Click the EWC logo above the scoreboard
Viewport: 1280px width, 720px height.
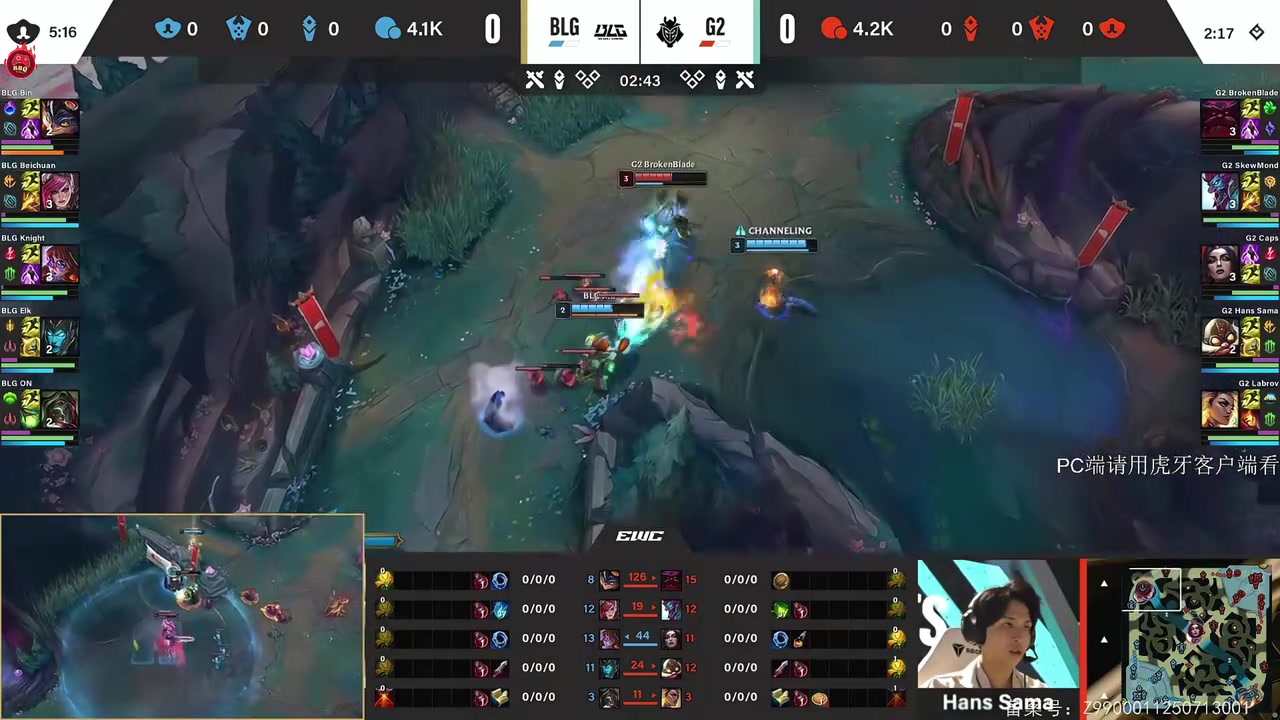(639, 536)
